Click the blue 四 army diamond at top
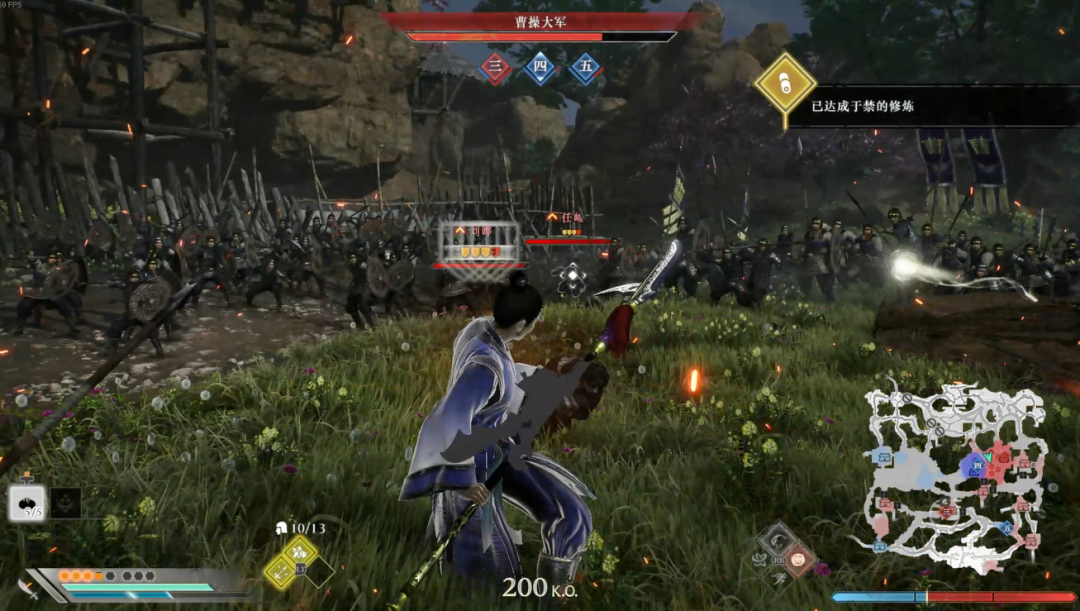The image size is (1080, 611). pos(540,68)
